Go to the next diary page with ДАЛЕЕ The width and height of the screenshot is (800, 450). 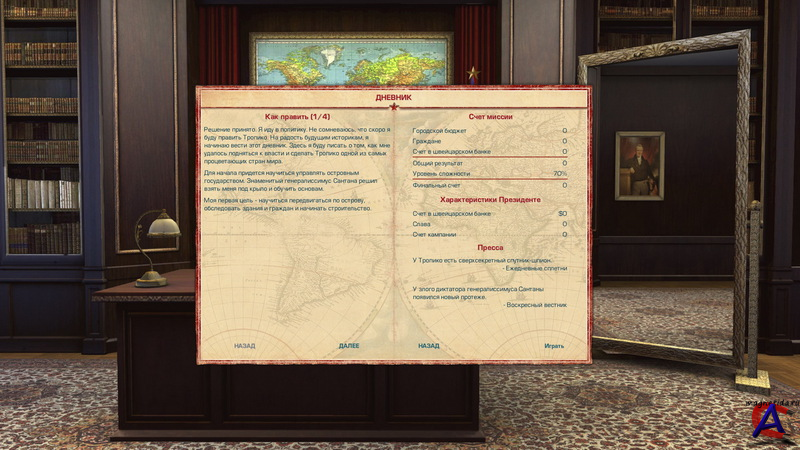349,346
